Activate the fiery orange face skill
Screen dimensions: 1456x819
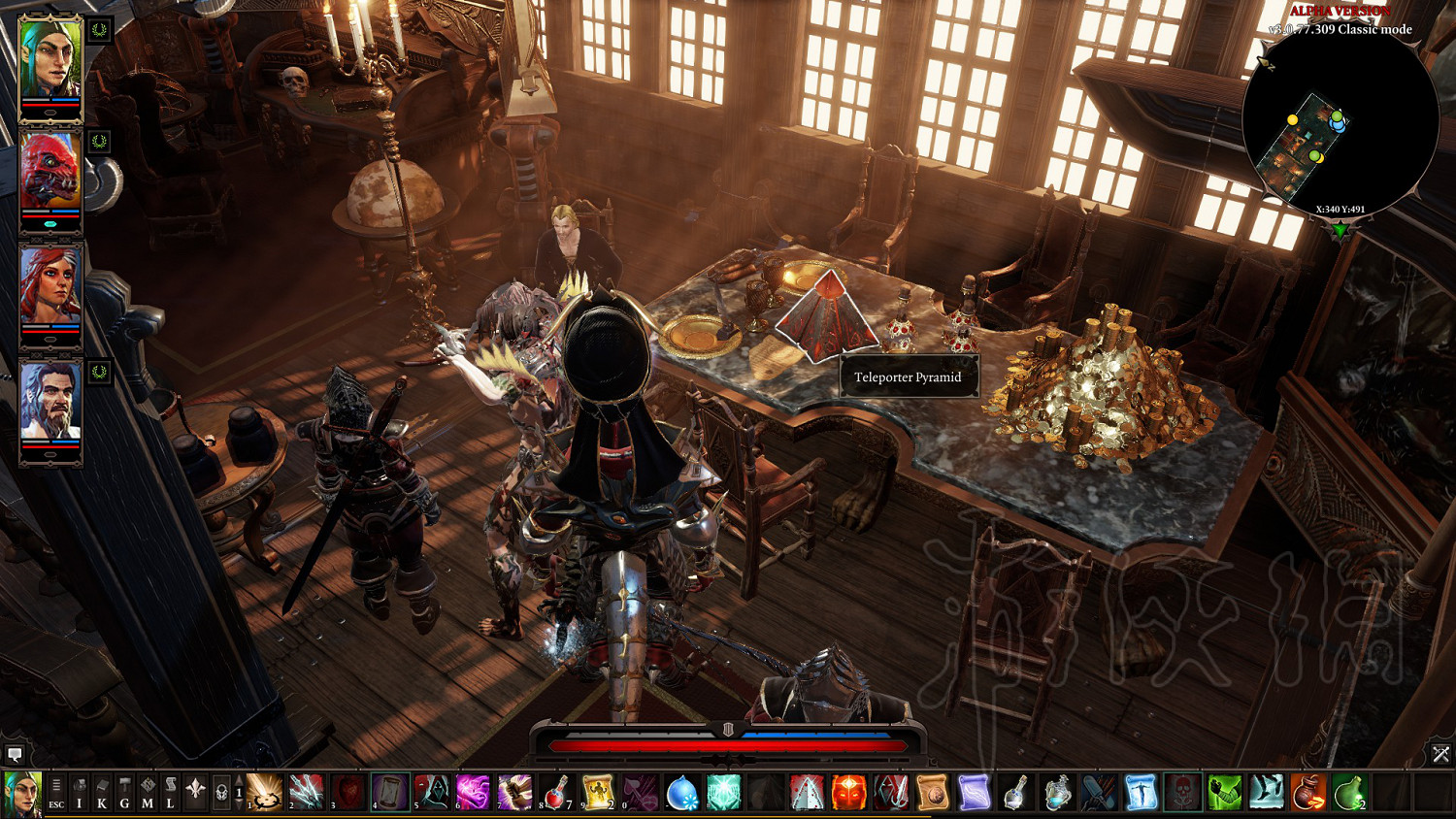coord(848,793)
